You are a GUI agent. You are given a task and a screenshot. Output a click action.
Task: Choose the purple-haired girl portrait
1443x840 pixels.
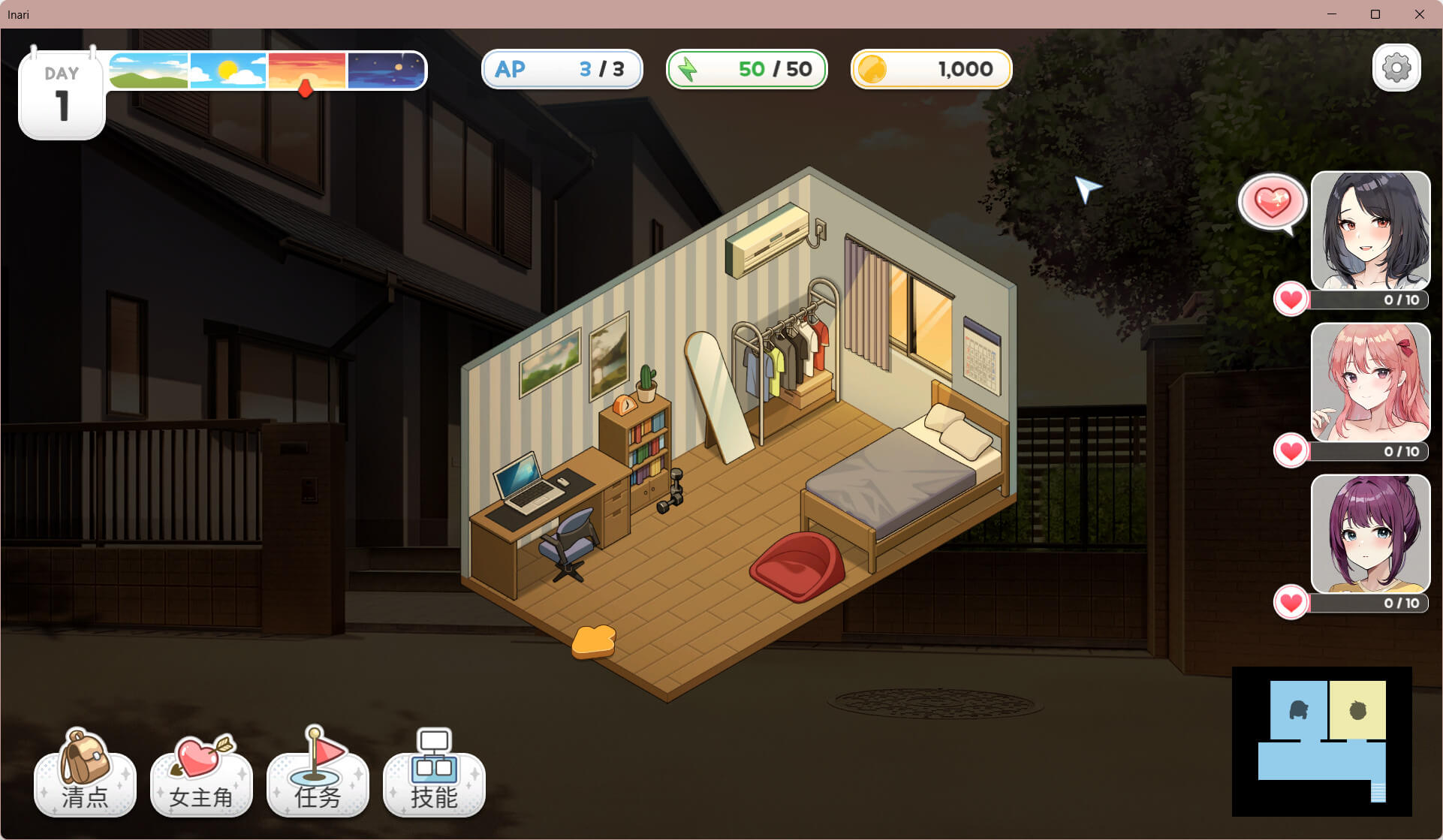pos(1370,534)
